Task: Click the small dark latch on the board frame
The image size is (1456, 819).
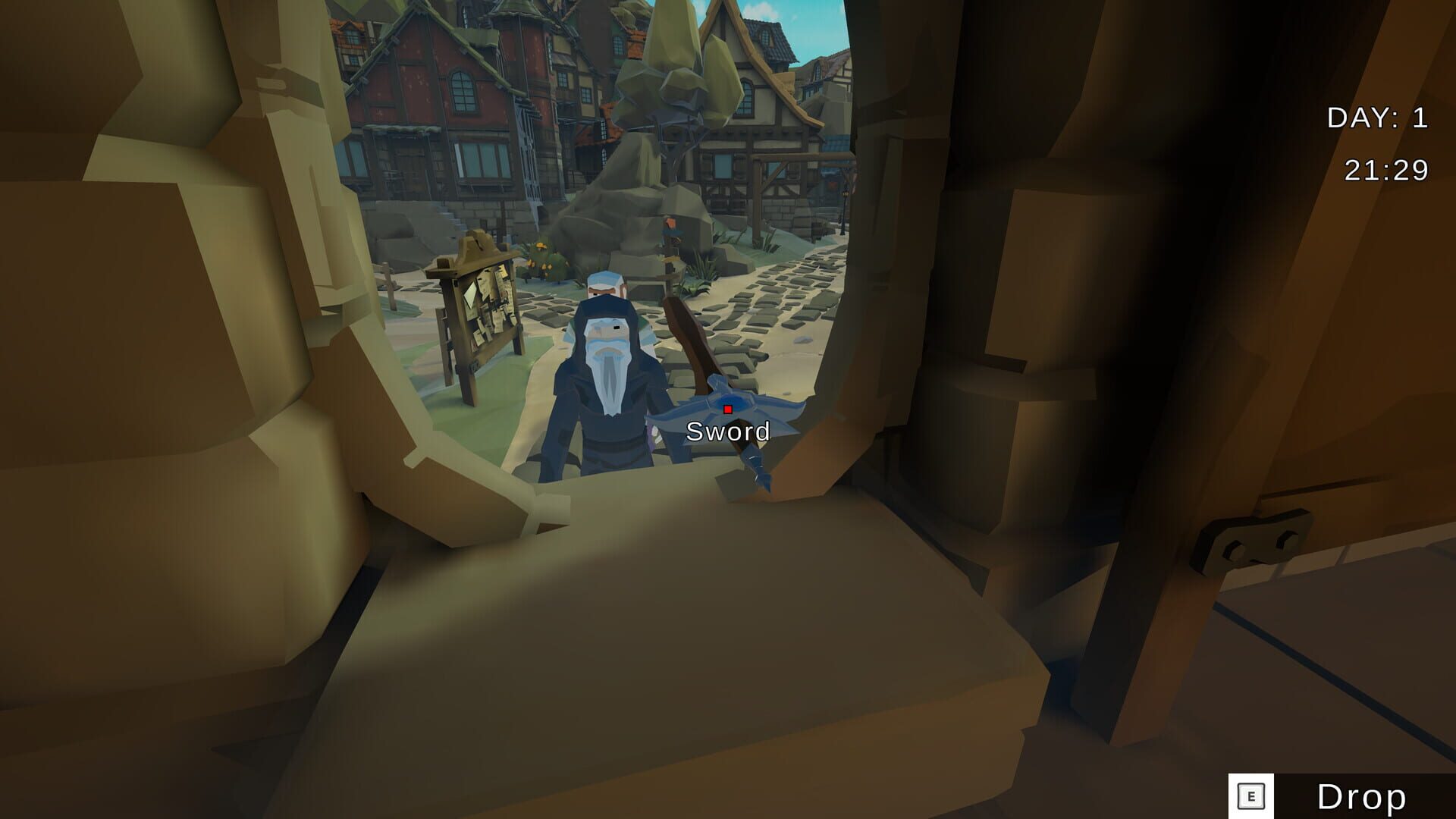Action: click(x=473, y=367)
